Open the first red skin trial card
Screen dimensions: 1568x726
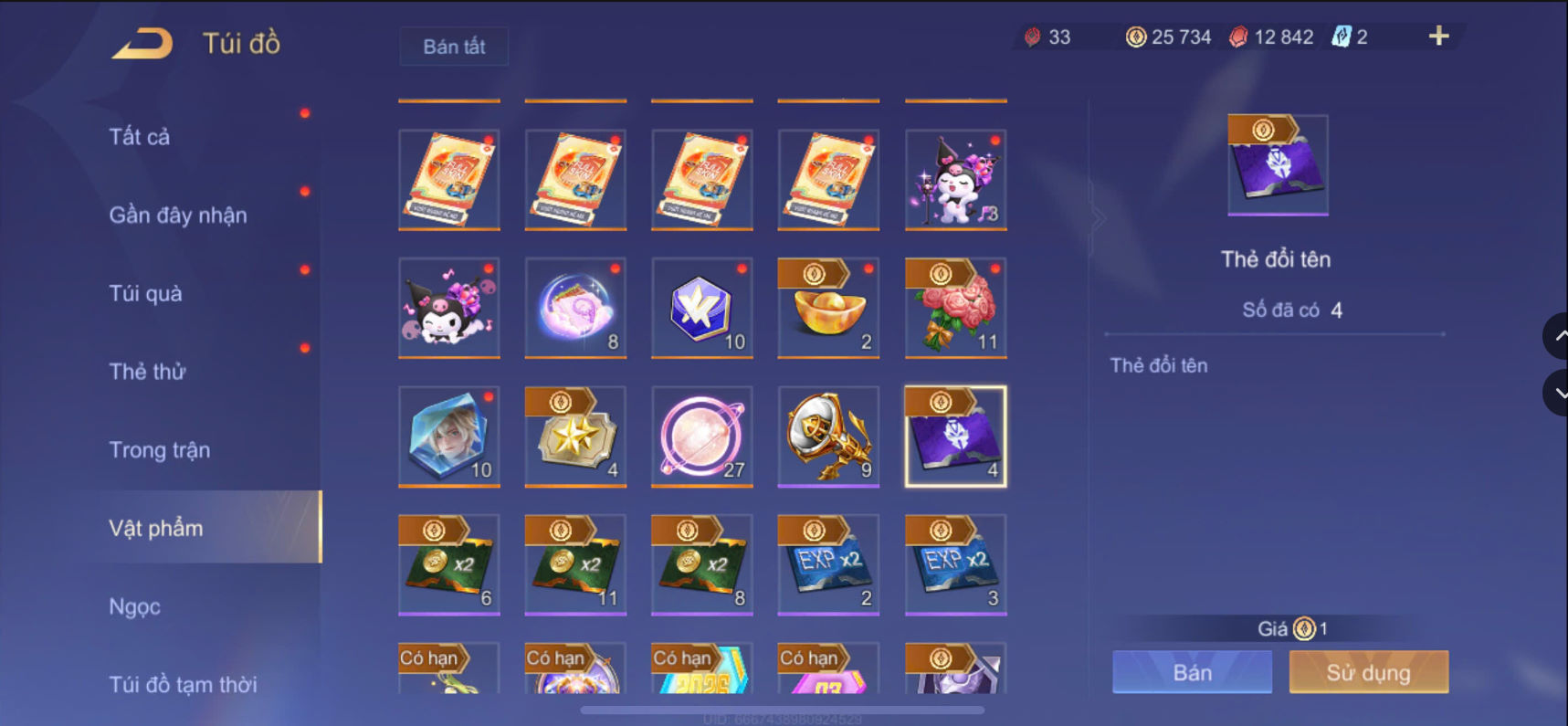448,180
